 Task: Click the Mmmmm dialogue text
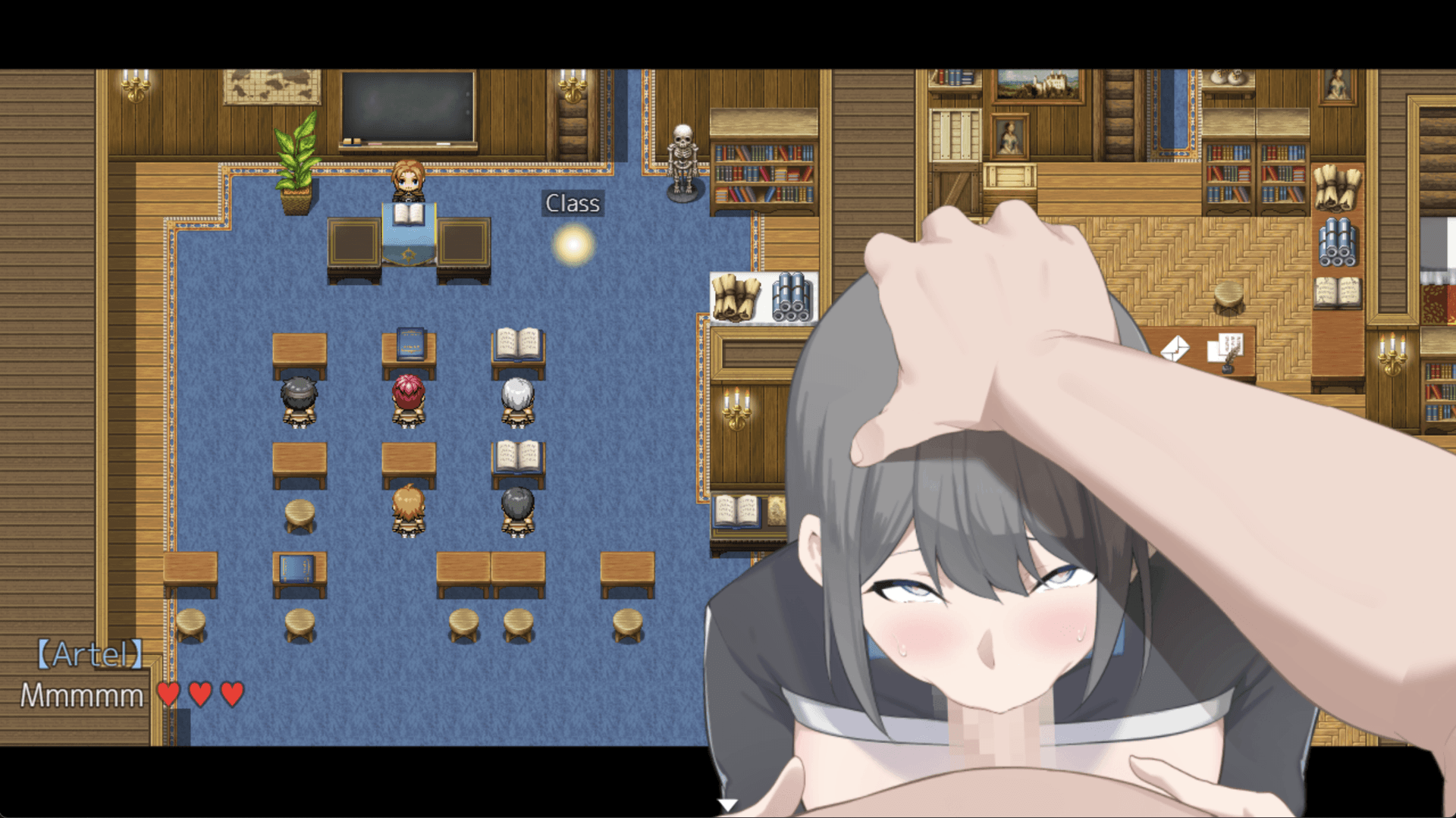point(82,694)
